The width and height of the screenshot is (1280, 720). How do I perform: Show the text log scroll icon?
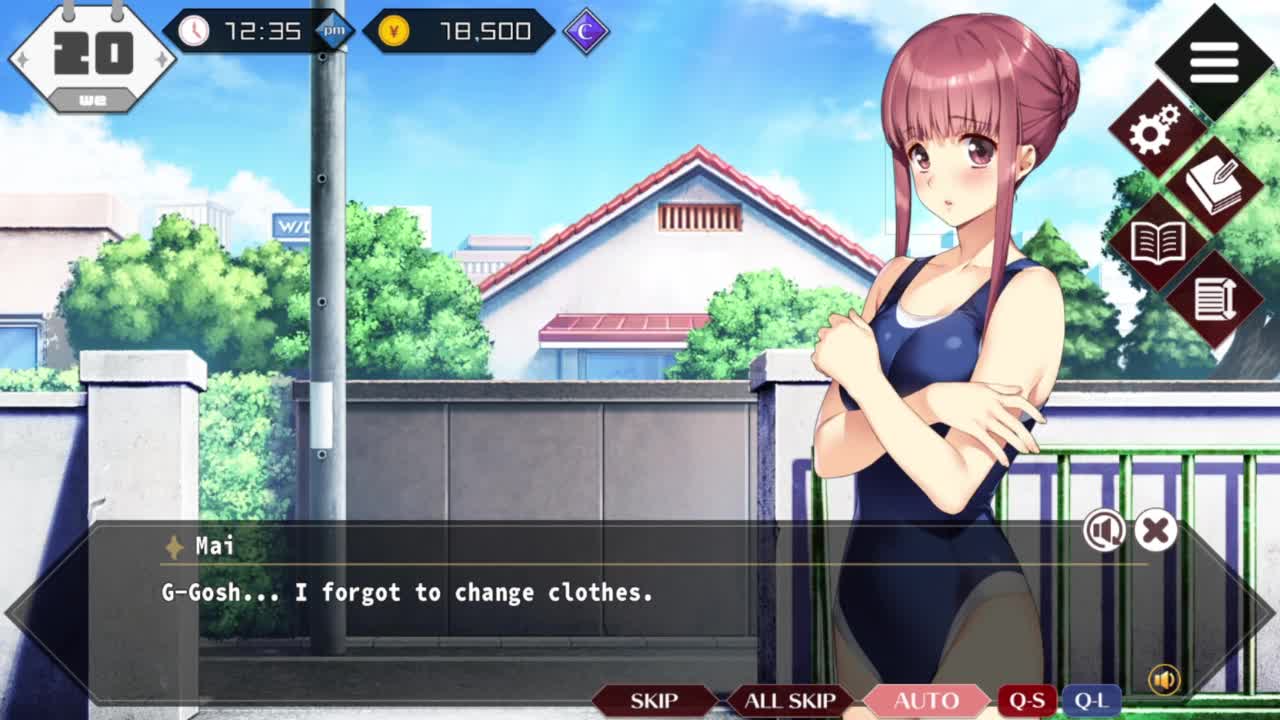point(1214,299)
